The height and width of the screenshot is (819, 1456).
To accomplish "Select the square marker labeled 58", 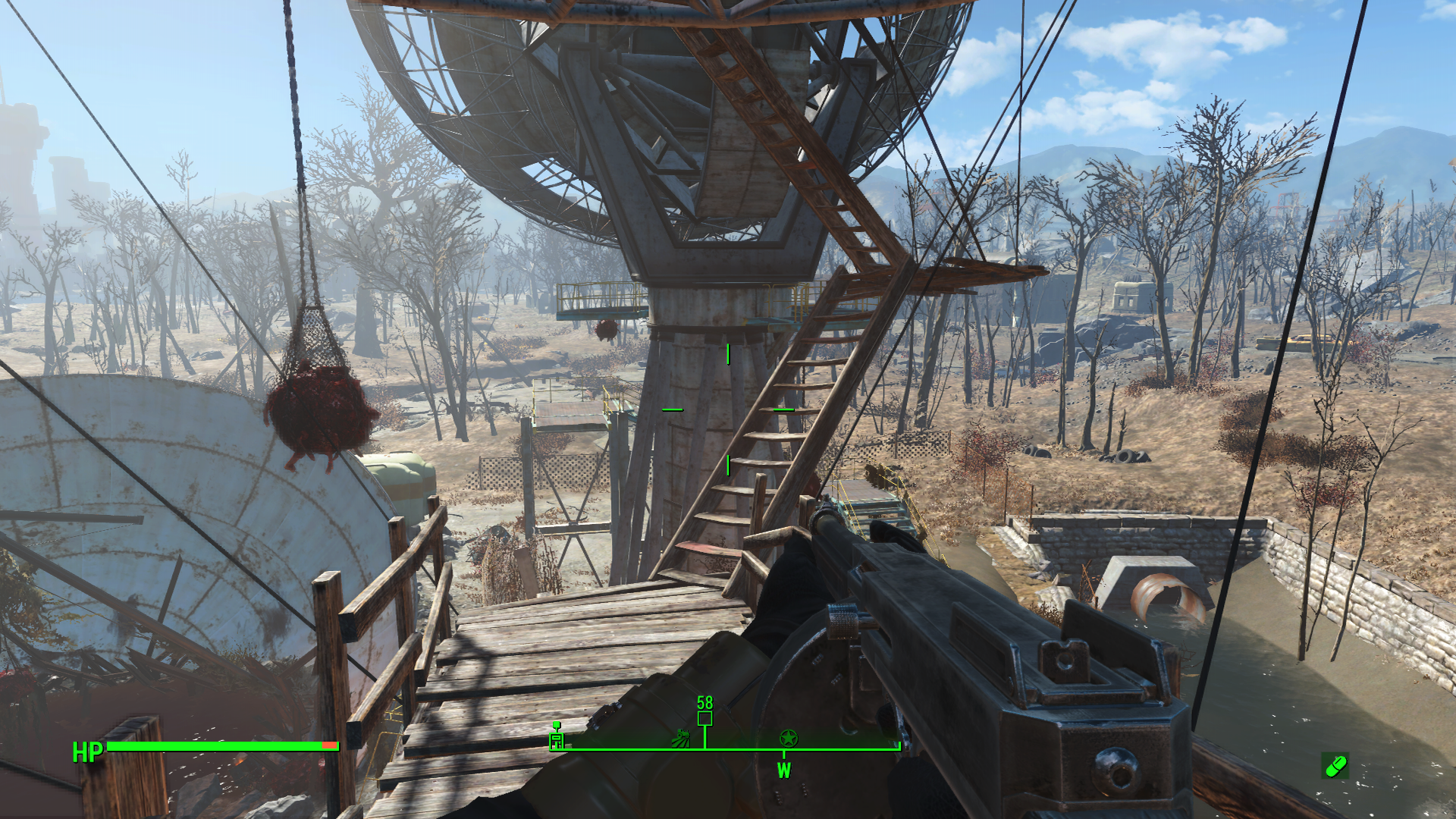I will (x=704, y=718).
